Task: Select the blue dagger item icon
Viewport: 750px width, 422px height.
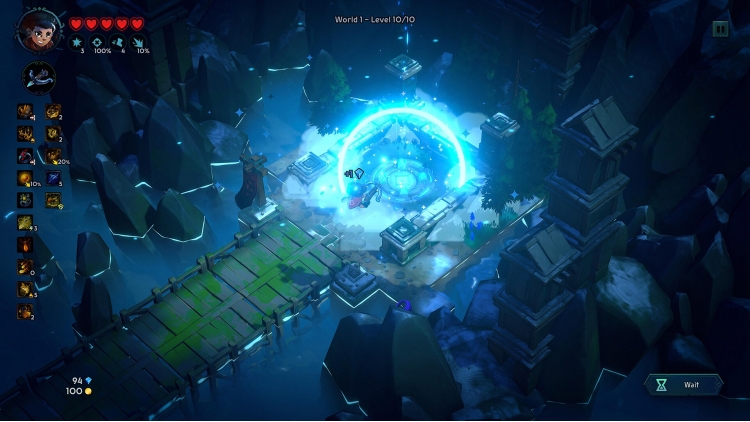Action: pyautogui.click(x=53, y=178)
